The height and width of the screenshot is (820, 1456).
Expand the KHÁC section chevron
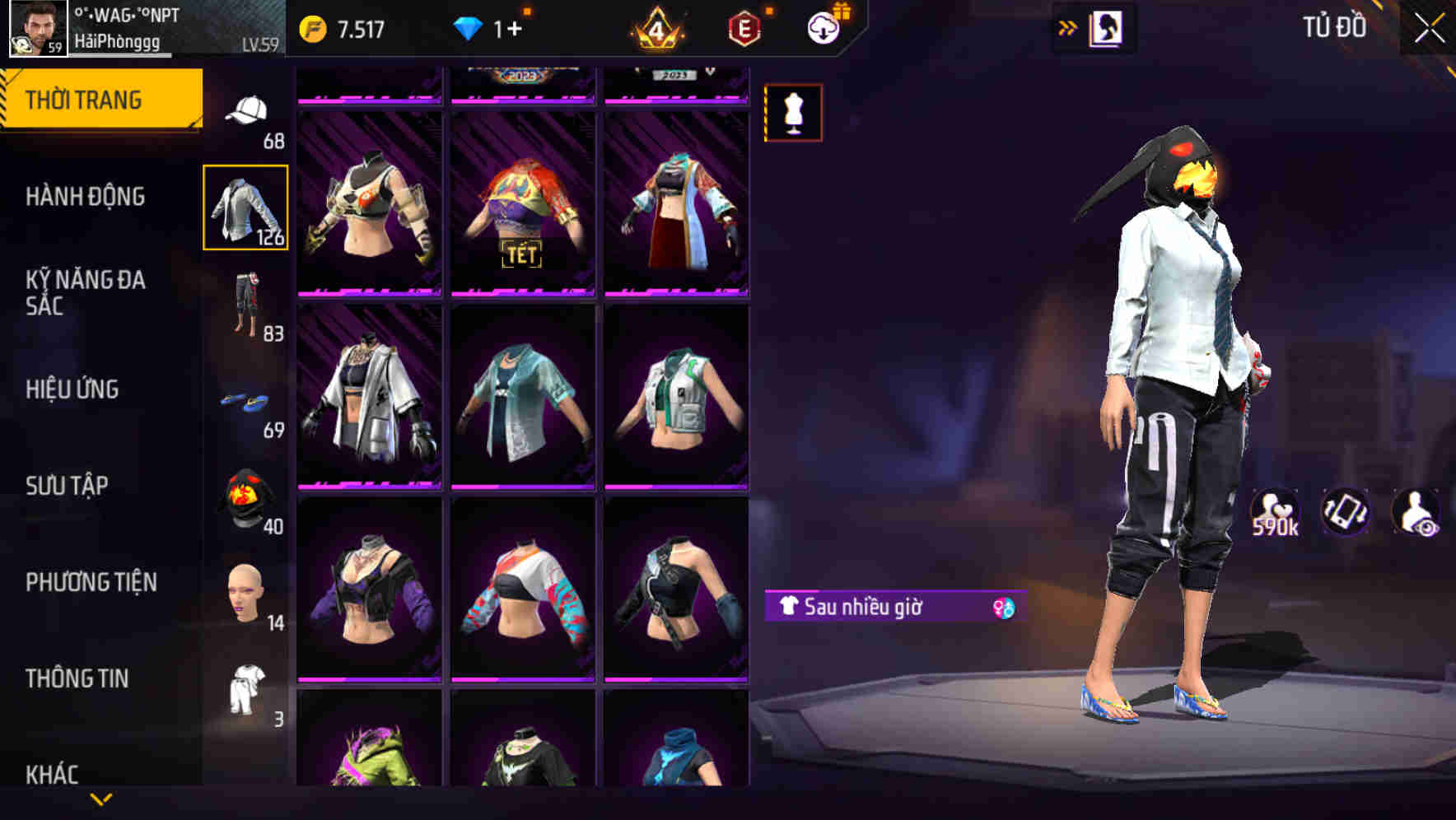99,799
